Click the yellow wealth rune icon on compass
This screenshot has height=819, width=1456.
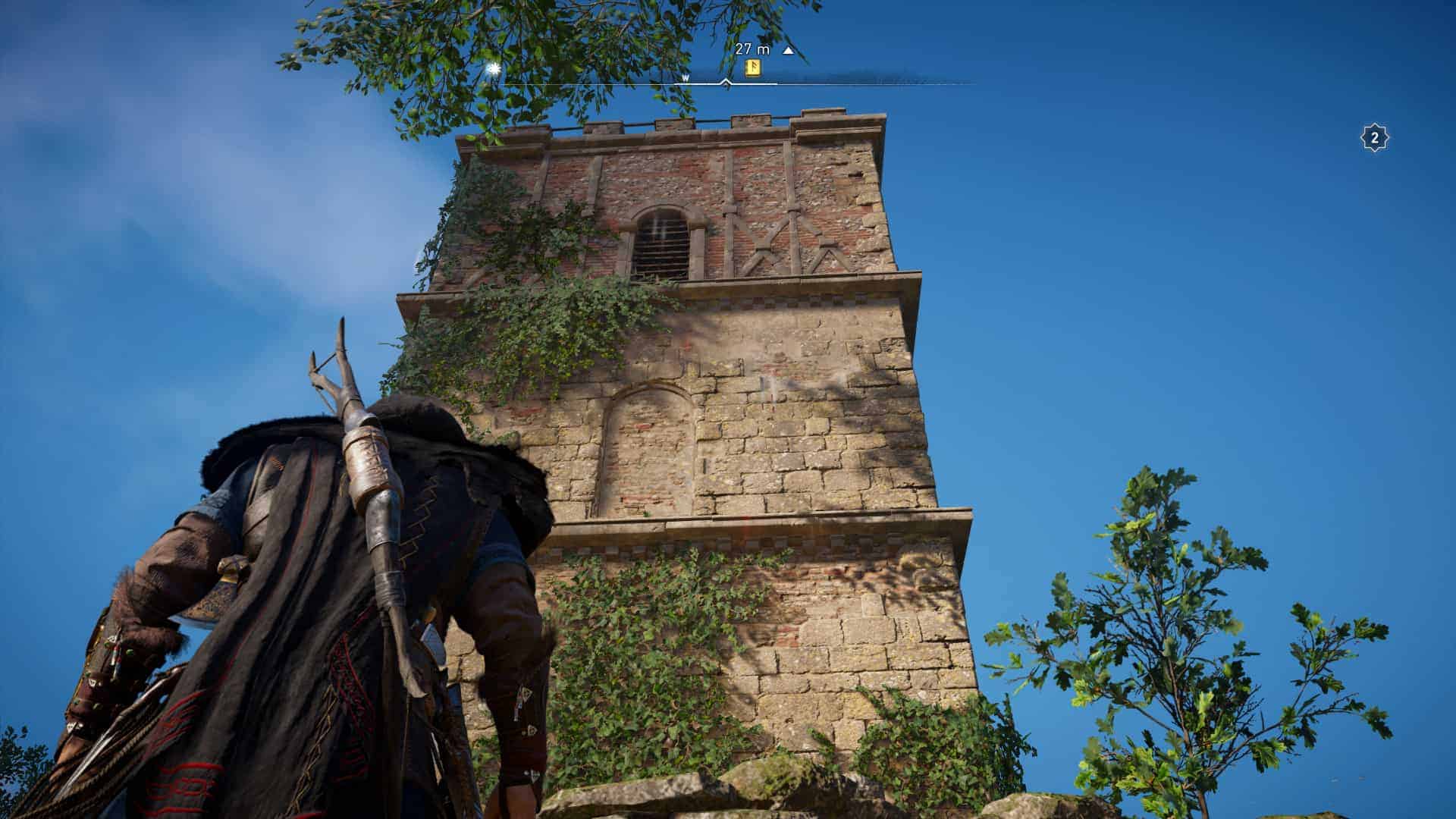coord(753,68)
